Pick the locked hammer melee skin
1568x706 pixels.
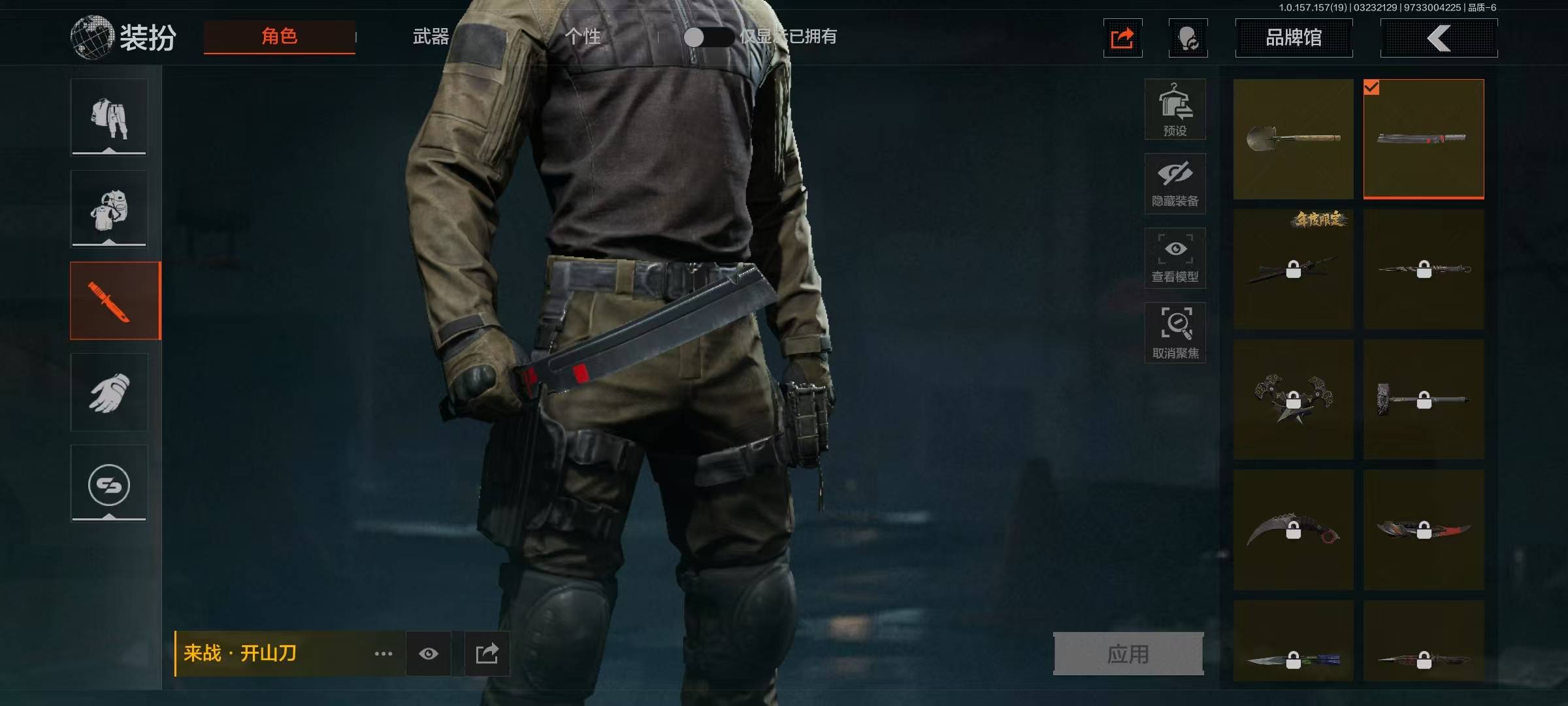(x=1424, y=399)
